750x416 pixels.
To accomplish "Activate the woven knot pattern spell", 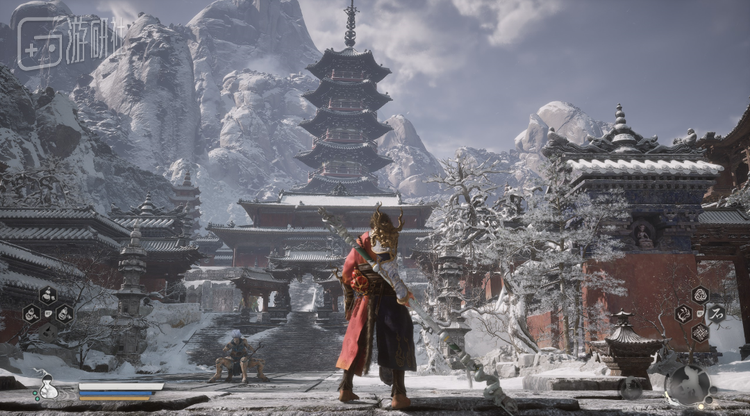I will 700,332.
